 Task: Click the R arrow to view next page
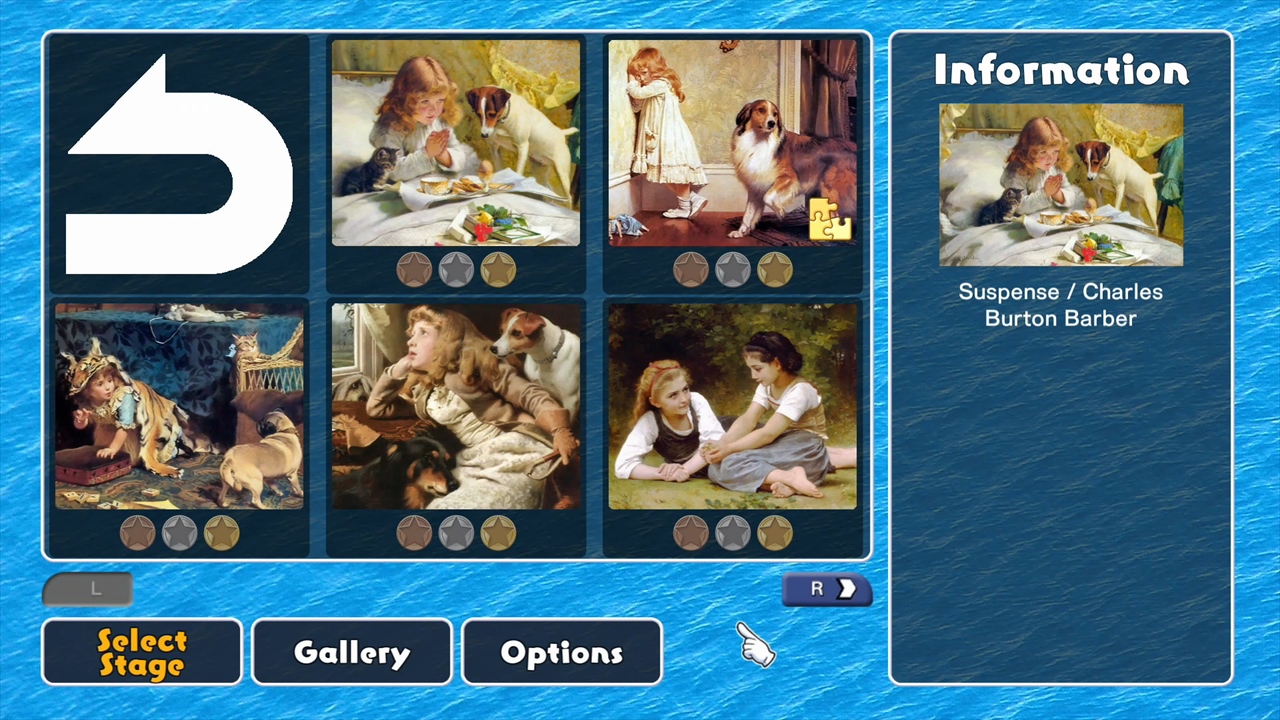[x=827, y=589]
